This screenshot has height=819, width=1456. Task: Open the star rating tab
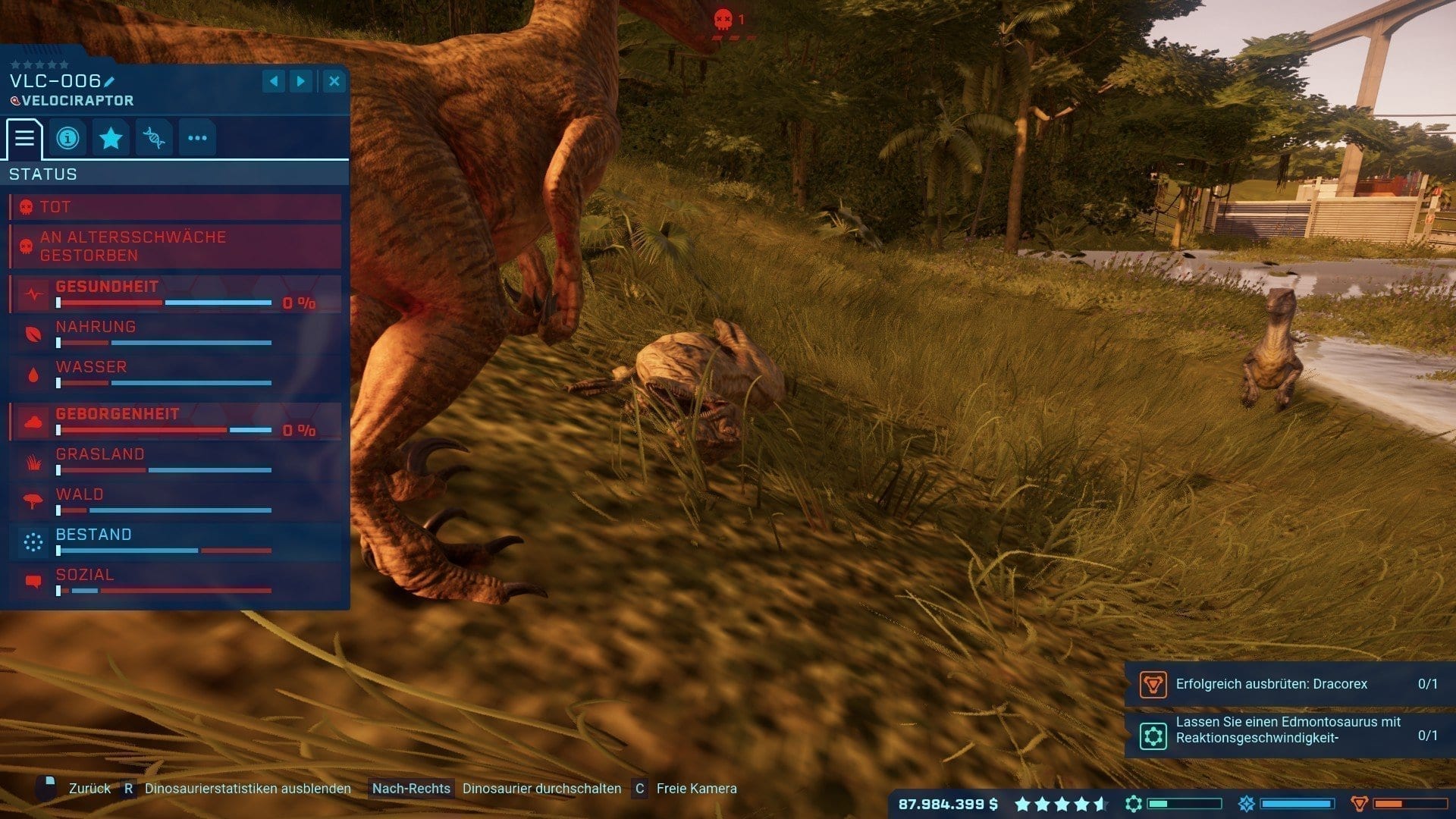[x=111, y=138]
